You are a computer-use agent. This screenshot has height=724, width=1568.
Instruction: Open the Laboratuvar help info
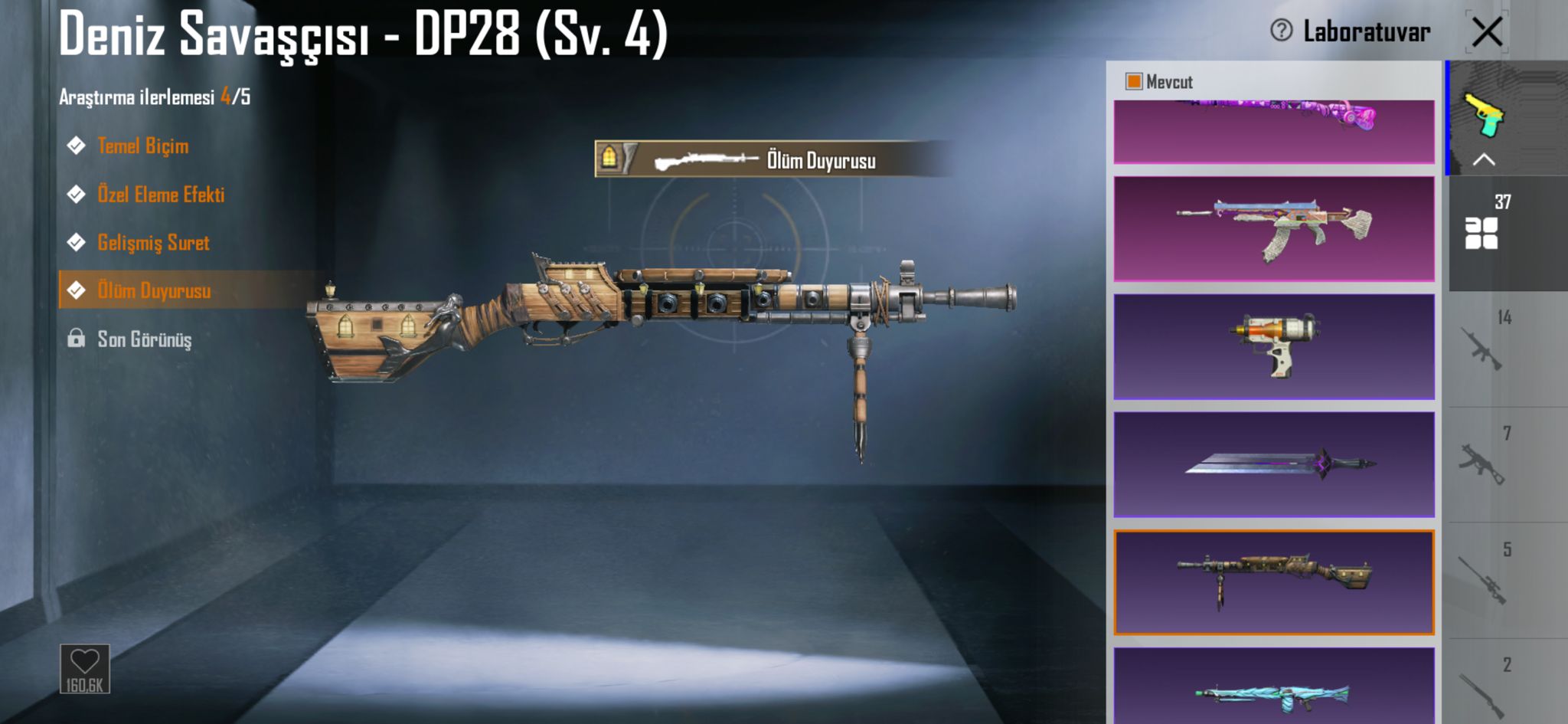click(x=1281, y=31)
